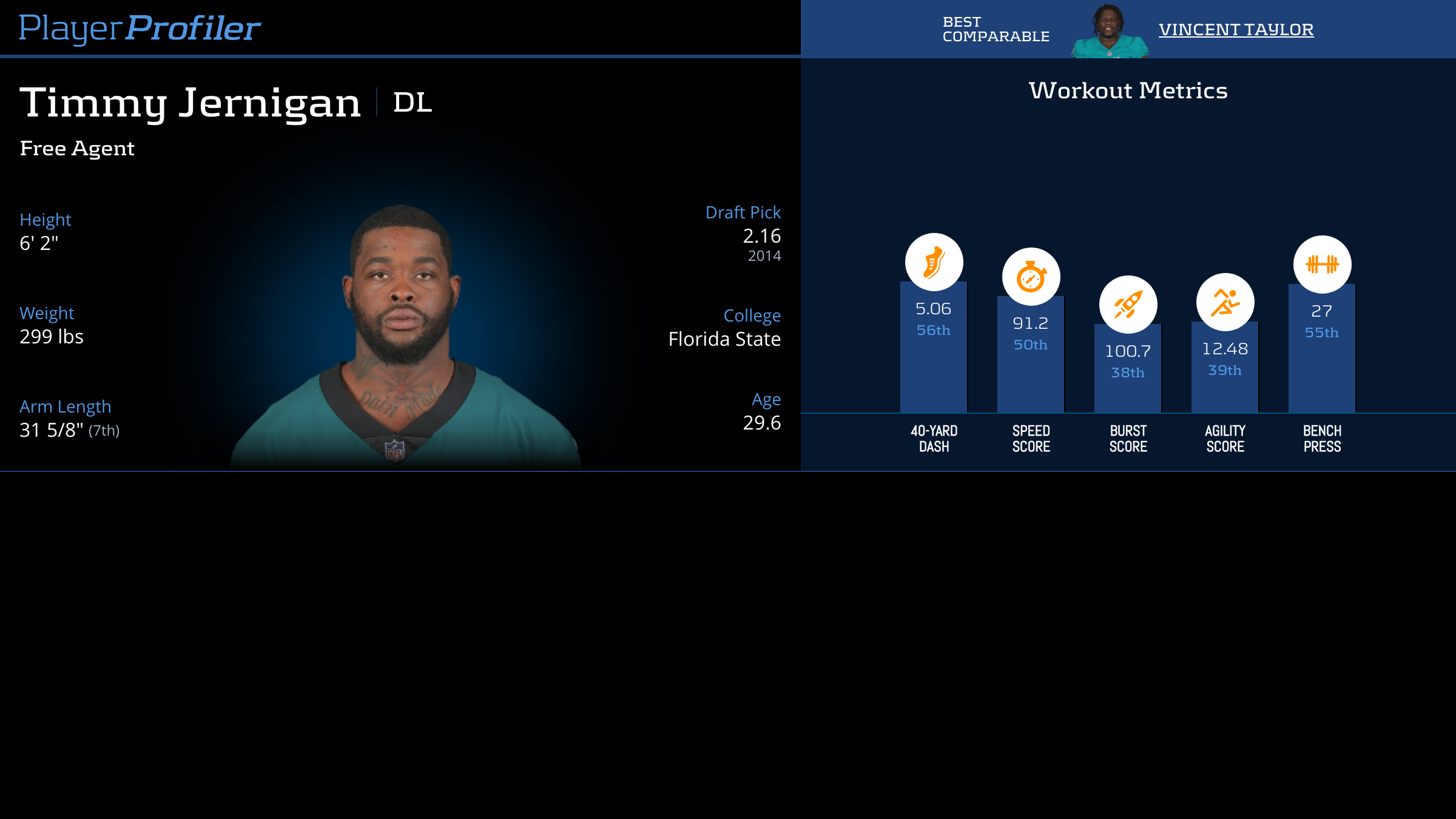The width and height of the screenshot is (1456, 819).
Task: Select the Agility Score runner icon
Action: point(1225,302)
